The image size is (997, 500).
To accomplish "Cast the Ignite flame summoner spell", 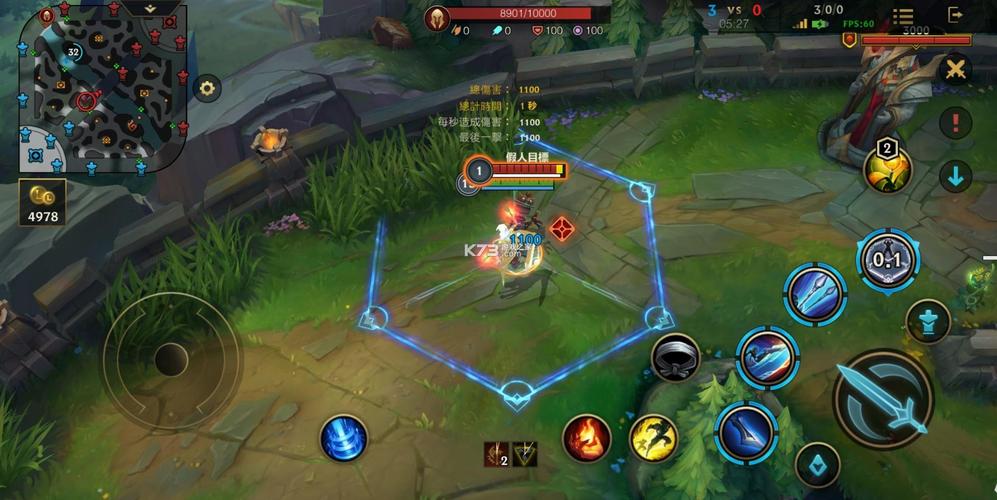I will click(587, 438).
